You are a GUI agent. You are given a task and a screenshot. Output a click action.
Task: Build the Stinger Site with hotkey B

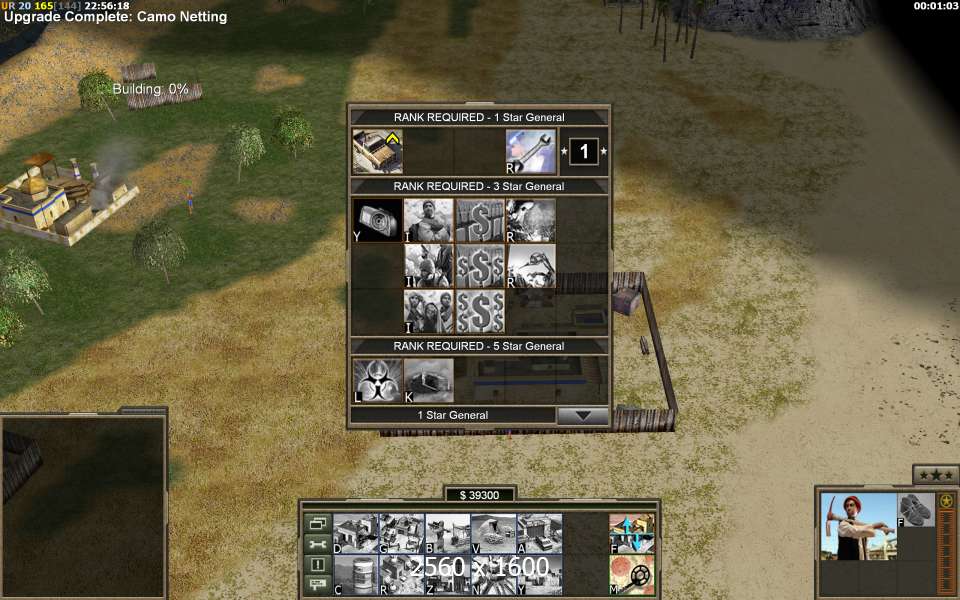448,533
